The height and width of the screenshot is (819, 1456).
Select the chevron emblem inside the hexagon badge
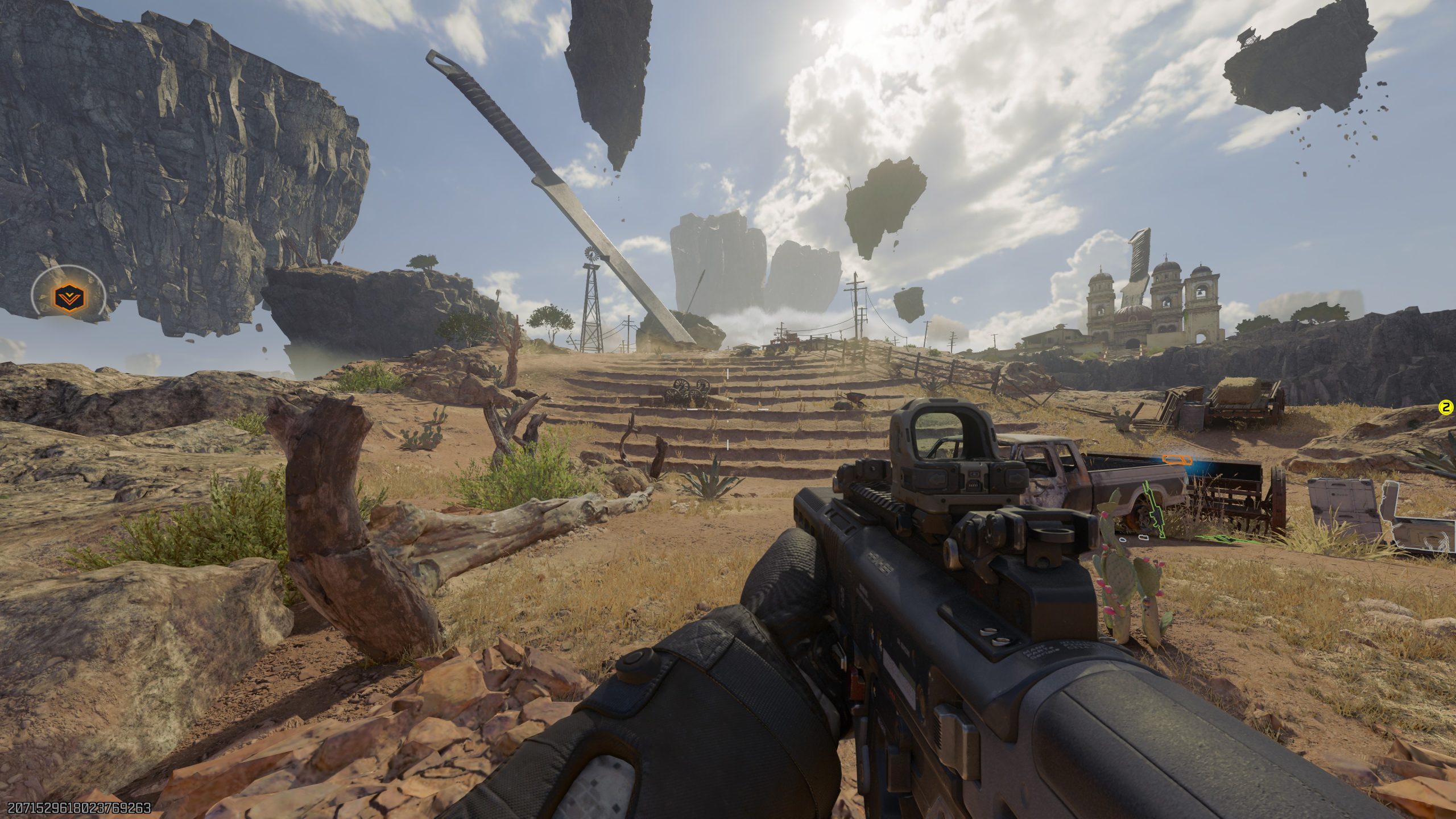[x=69, y=297]
